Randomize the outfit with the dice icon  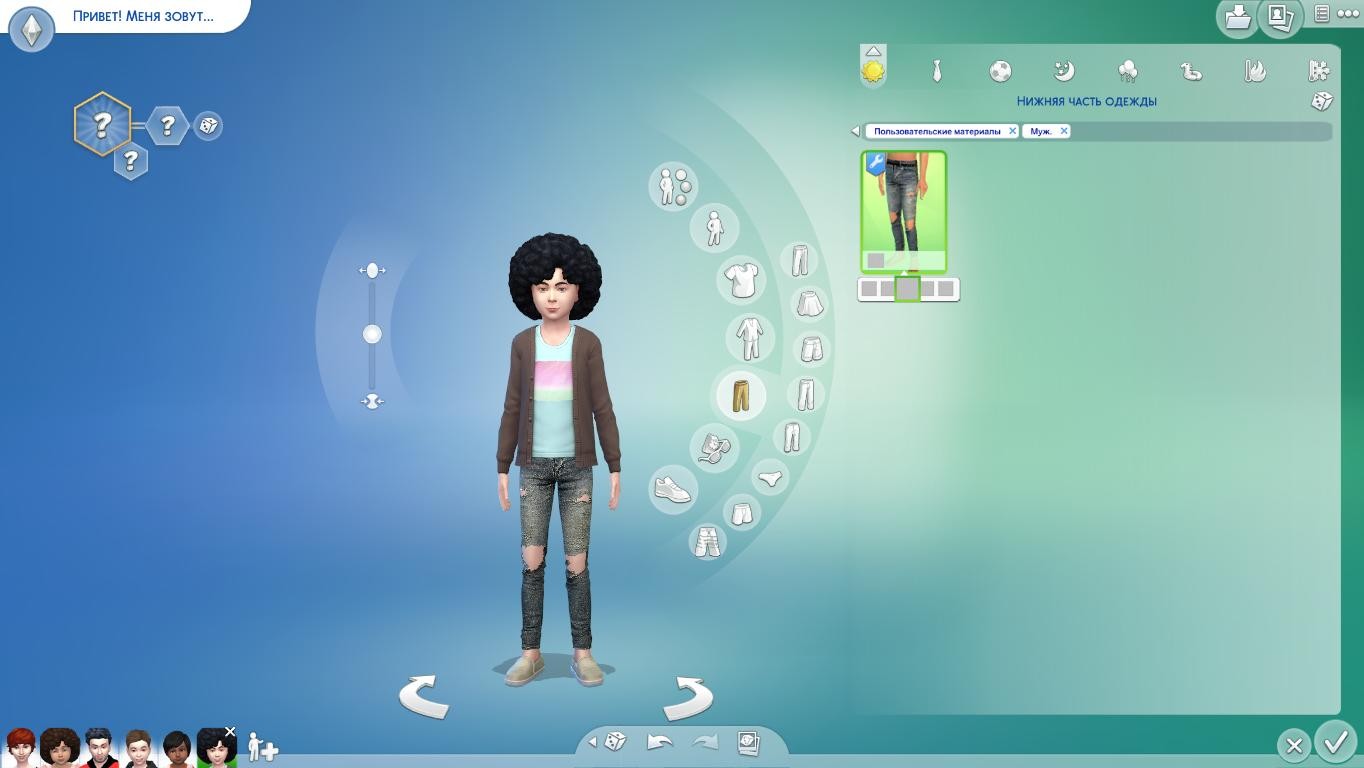coord(1321,101)
